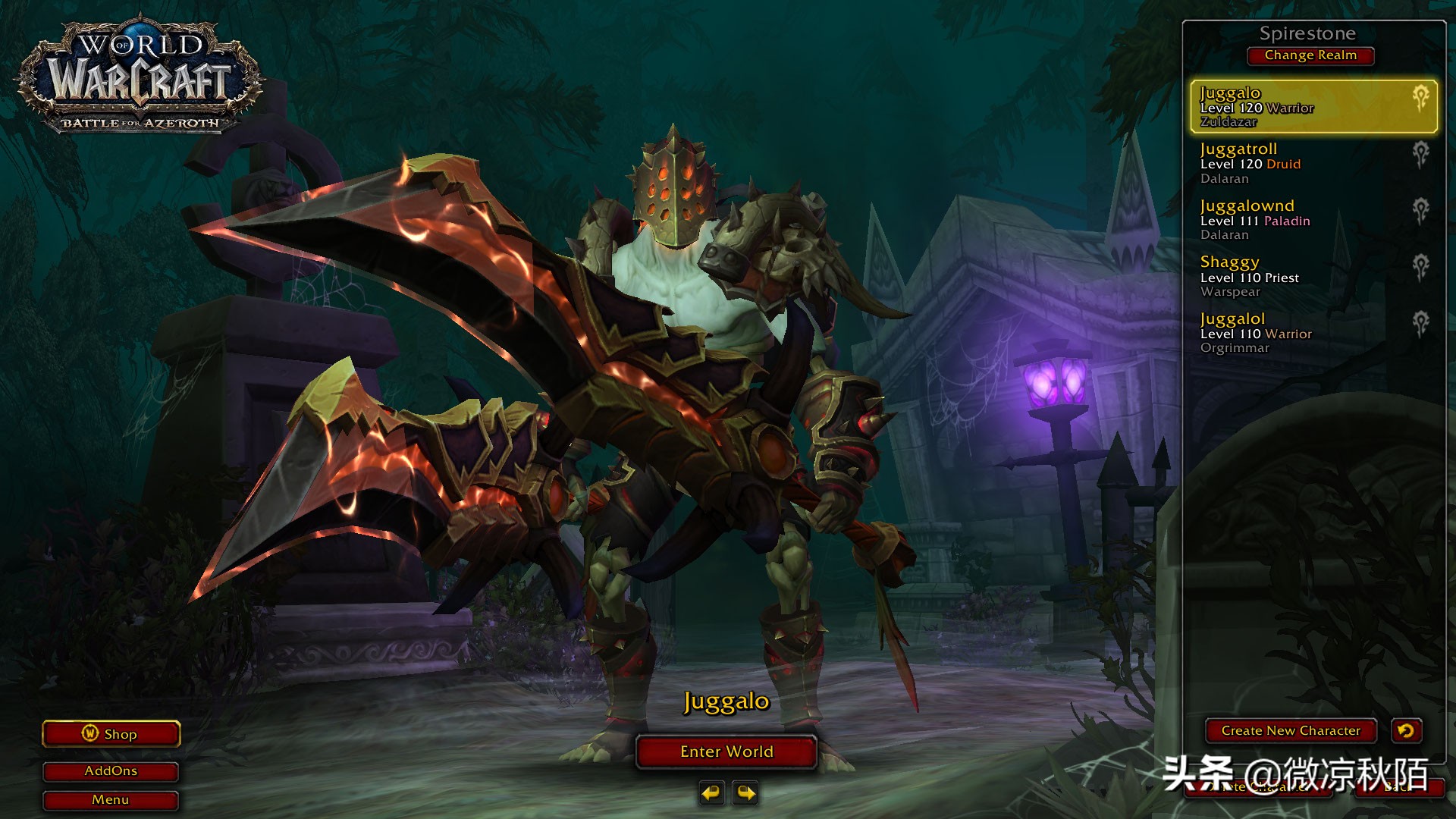Viewport: 1456px width, 819px height.
Task: Change Realm from Spirestone
Action: tap(1310, 55)
